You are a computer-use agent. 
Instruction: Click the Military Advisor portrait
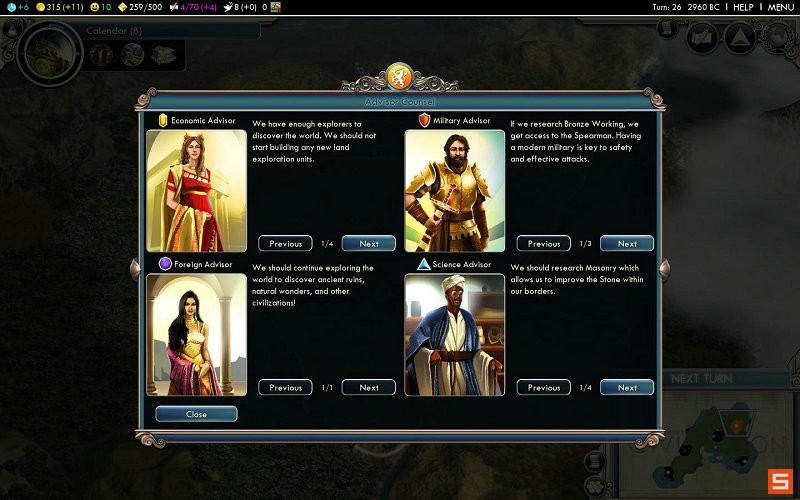coord(454,190)
